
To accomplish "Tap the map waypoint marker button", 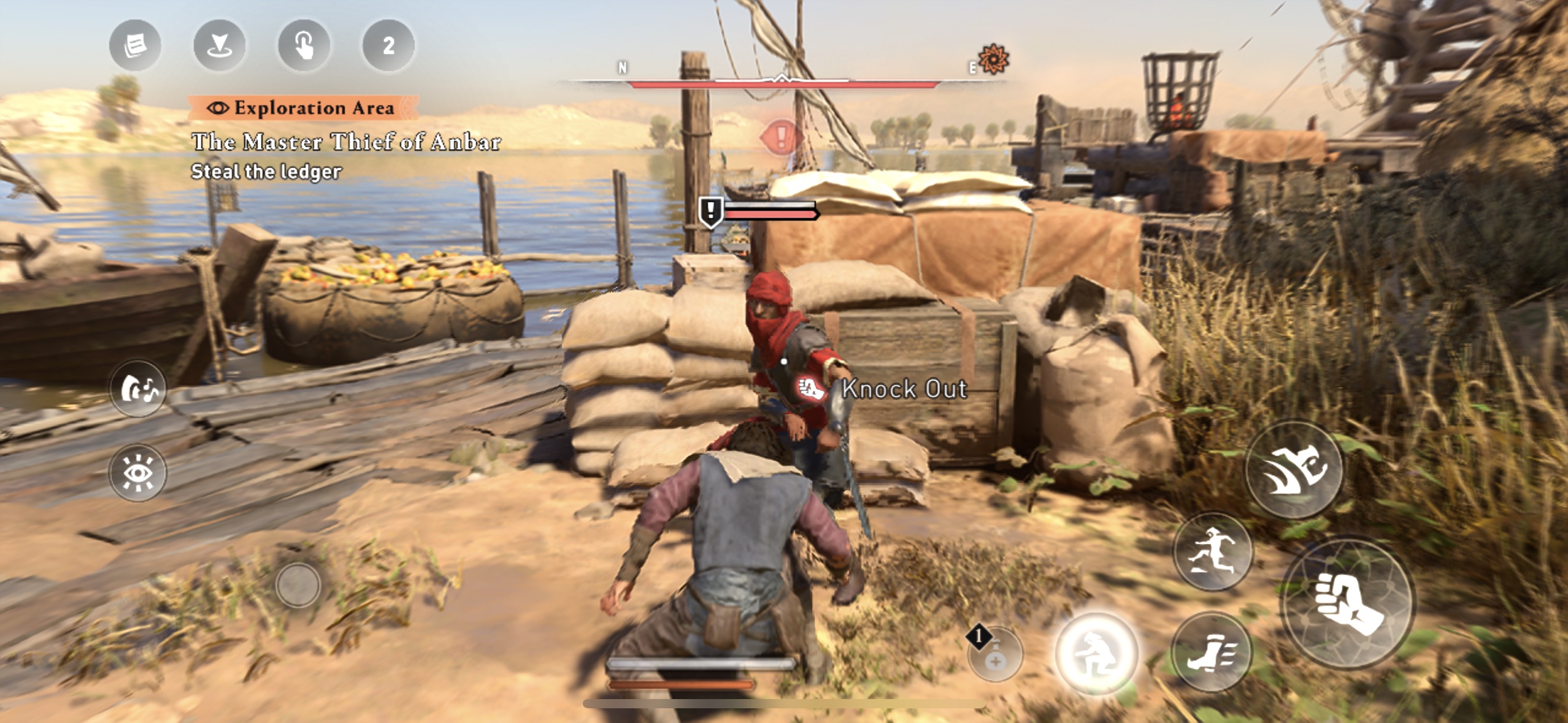I will [x=220, y=45].
